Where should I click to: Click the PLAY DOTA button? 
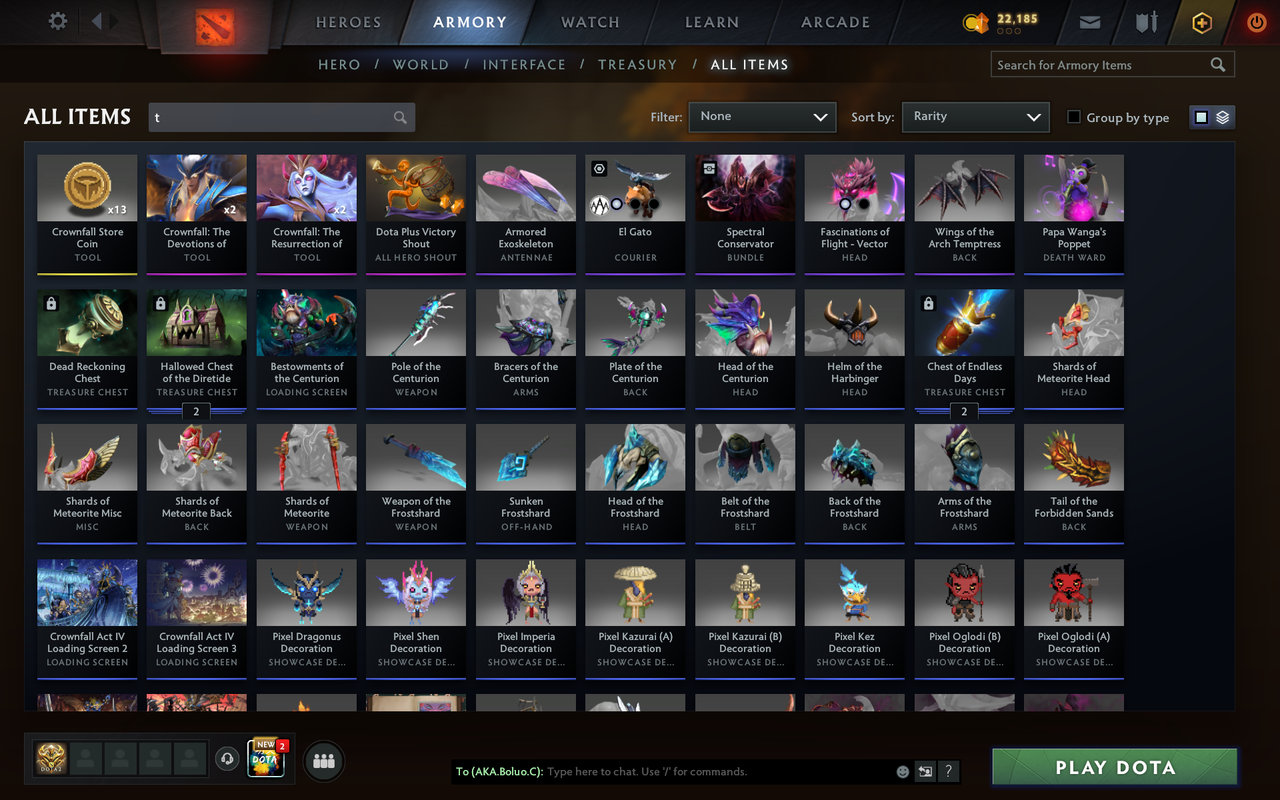point(1113,767)
